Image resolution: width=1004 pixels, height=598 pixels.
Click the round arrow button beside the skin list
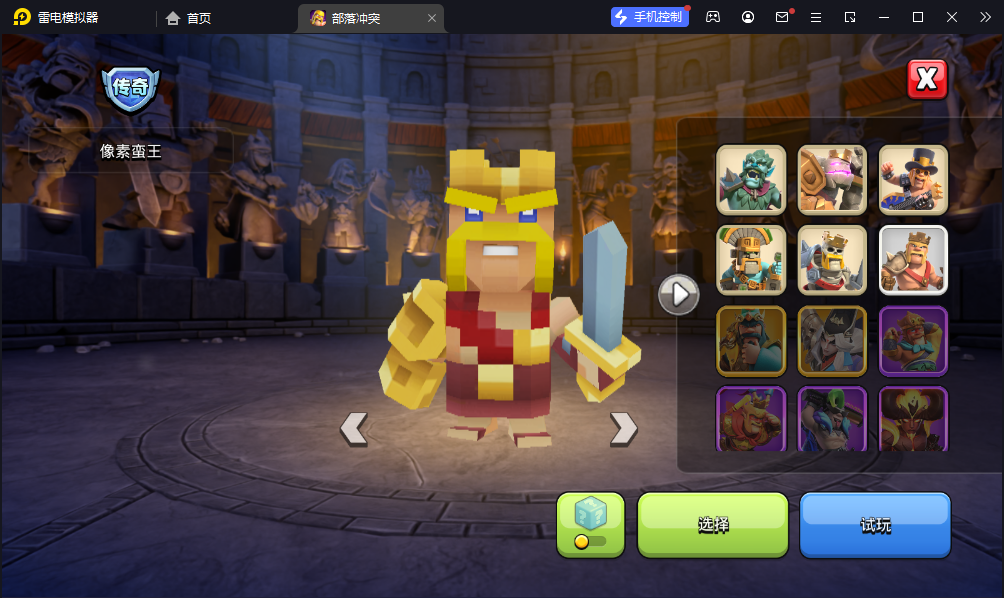[x=679, y=294]
